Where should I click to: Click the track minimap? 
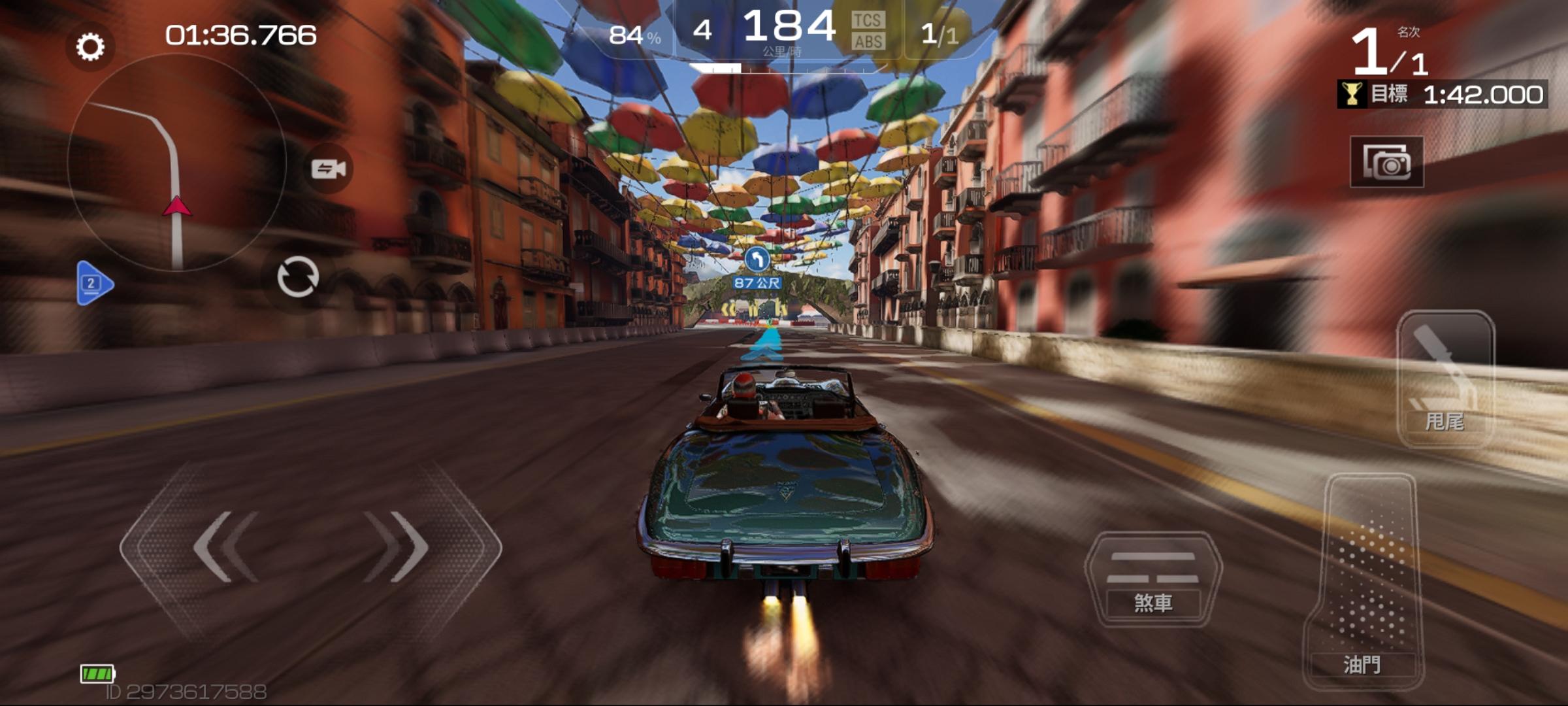click(x=176, y=163)
